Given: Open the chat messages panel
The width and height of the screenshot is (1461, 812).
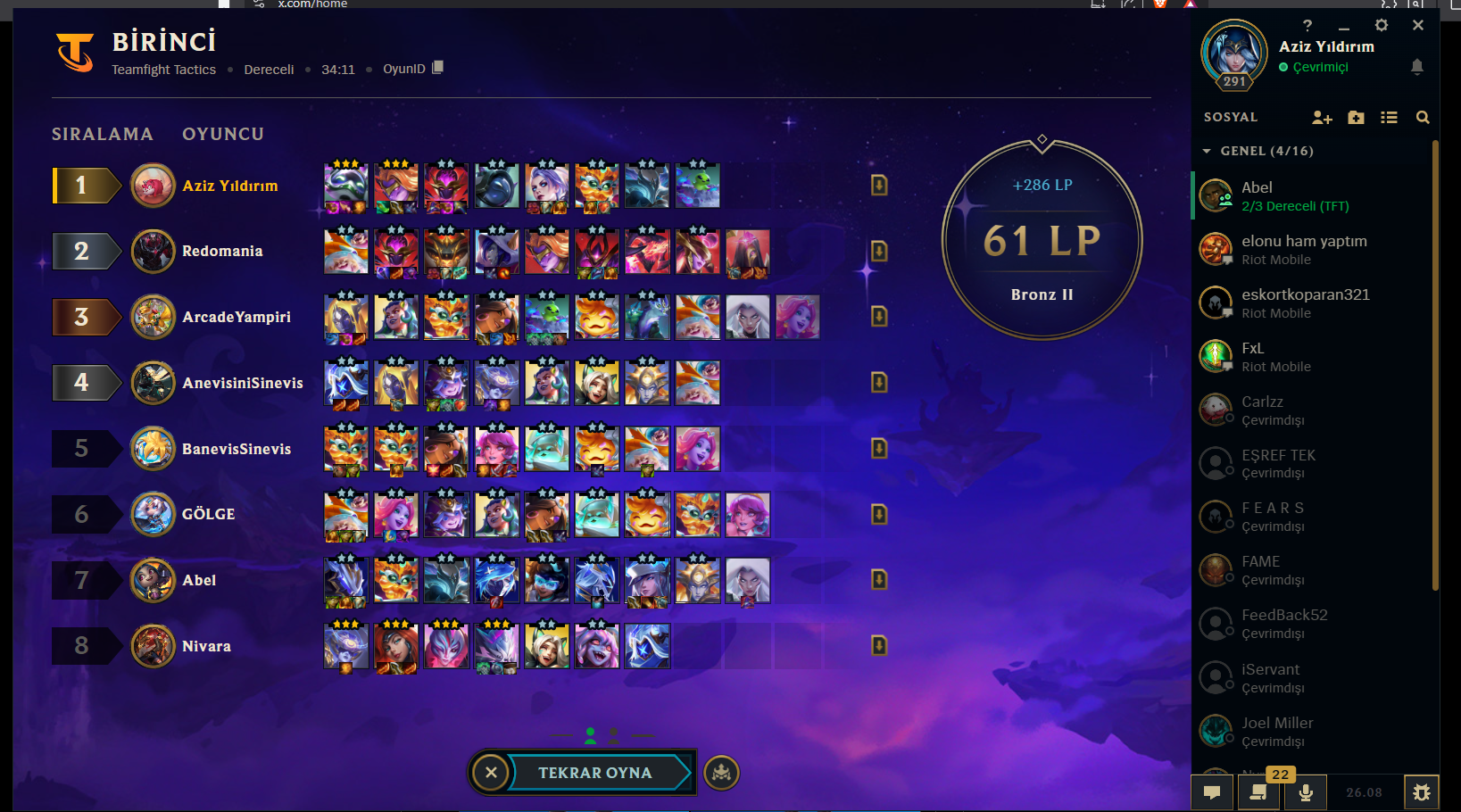Looking at the screenshot, I should tap(1212, 792).
